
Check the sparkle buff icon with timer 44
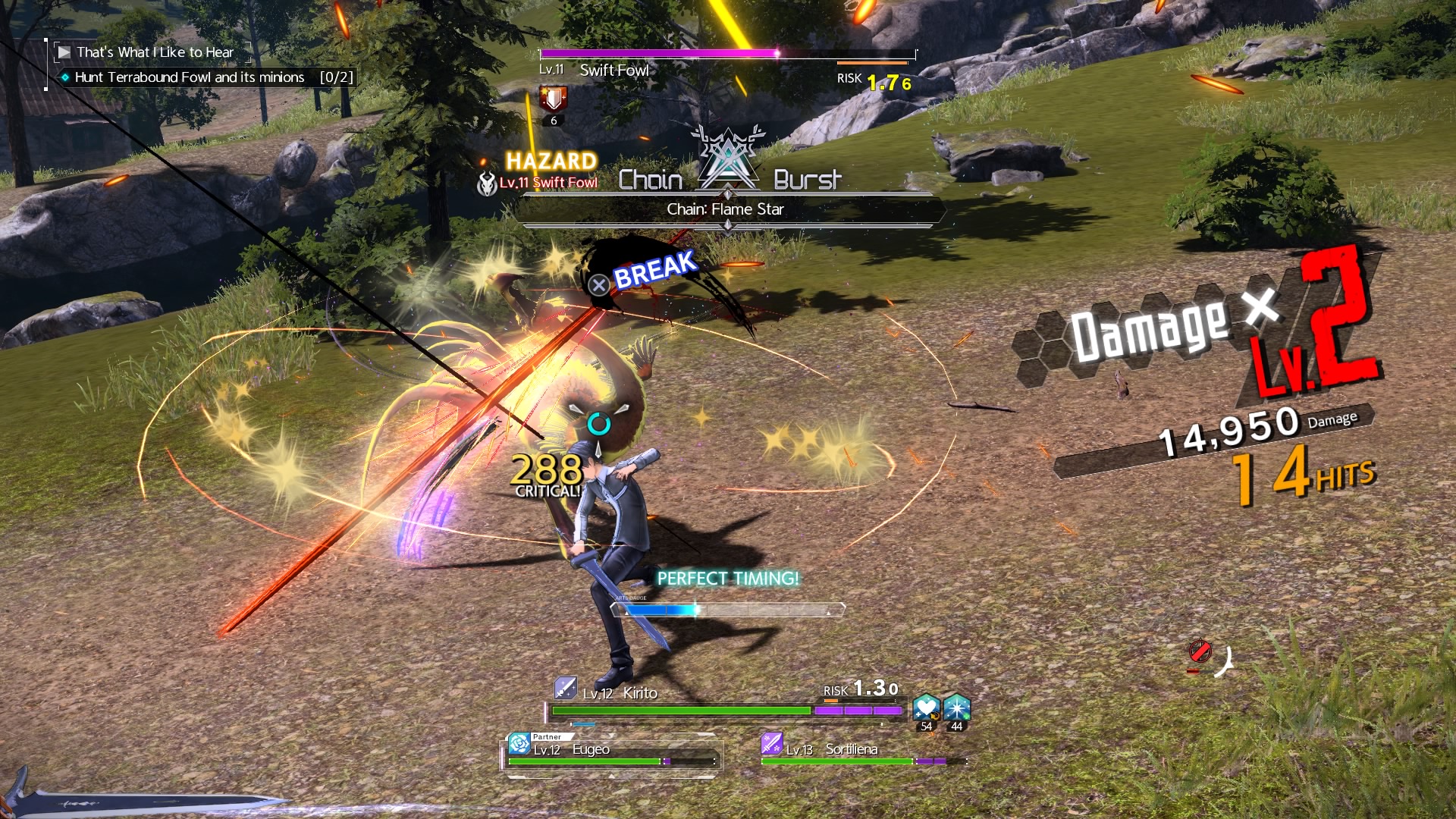(x=957, y=708)
